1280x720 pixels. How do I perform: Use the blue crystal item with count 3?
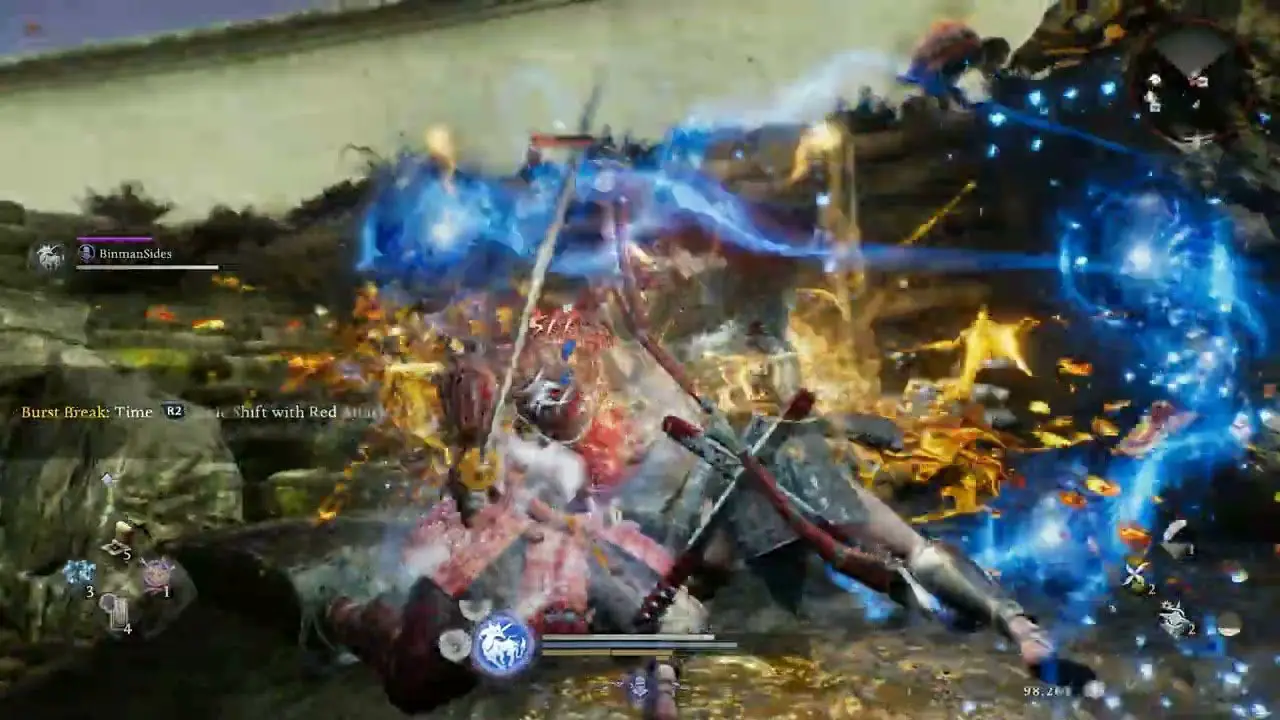pyautogui.click(x=79, y=572)
